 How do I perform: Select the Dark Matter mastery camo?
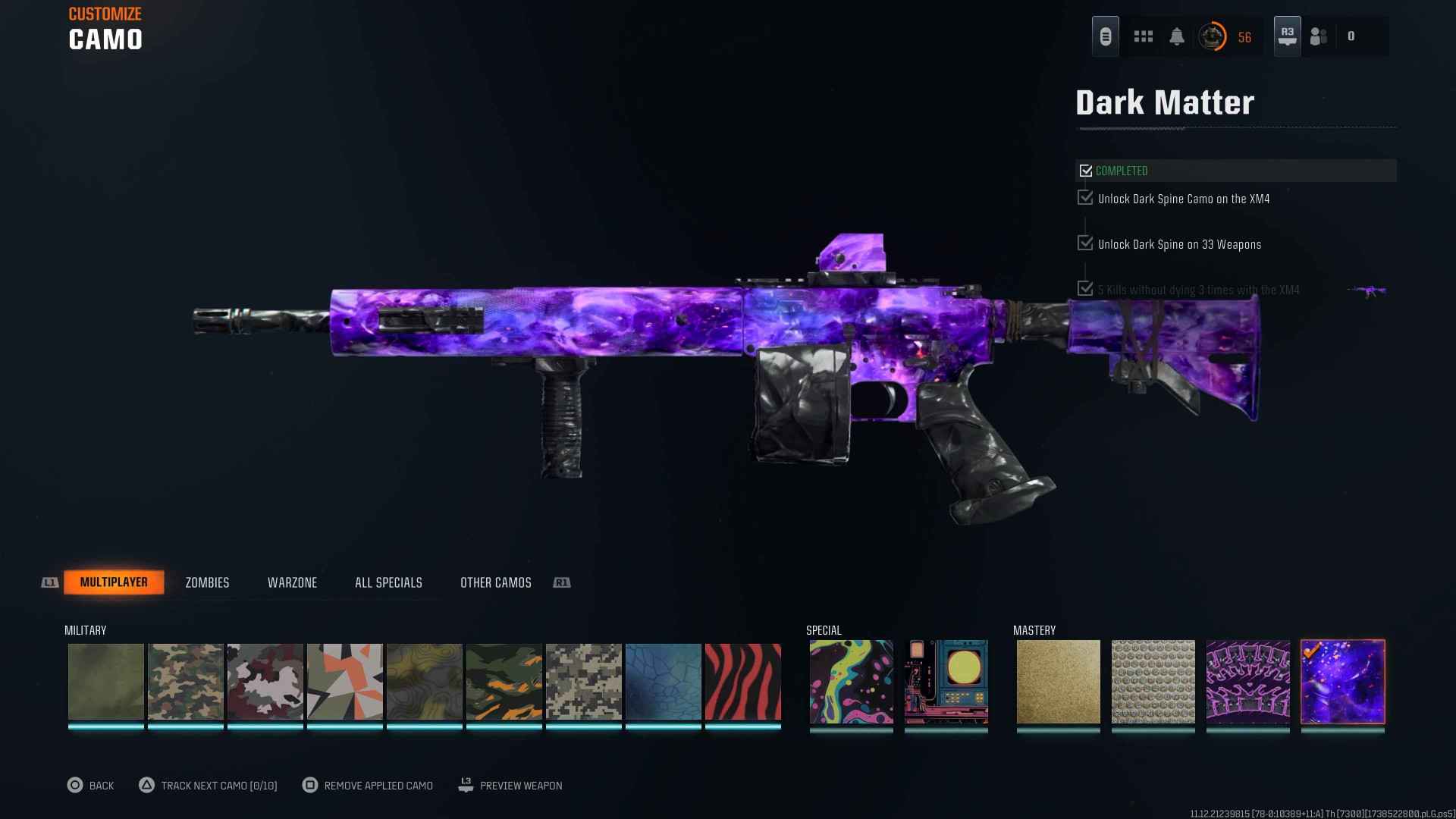coord(1343,681)
